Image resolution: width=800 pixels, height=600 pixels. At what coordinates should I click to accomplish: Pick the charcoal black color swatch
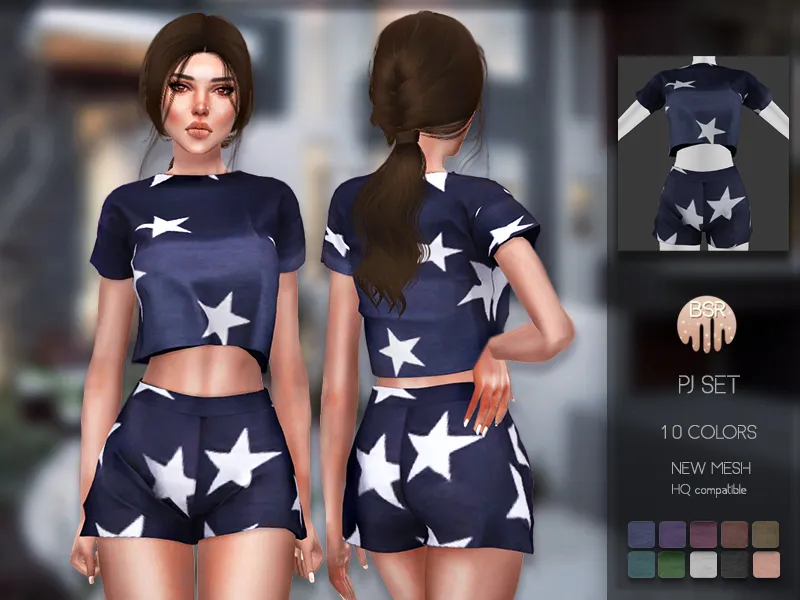pos(733,565)
